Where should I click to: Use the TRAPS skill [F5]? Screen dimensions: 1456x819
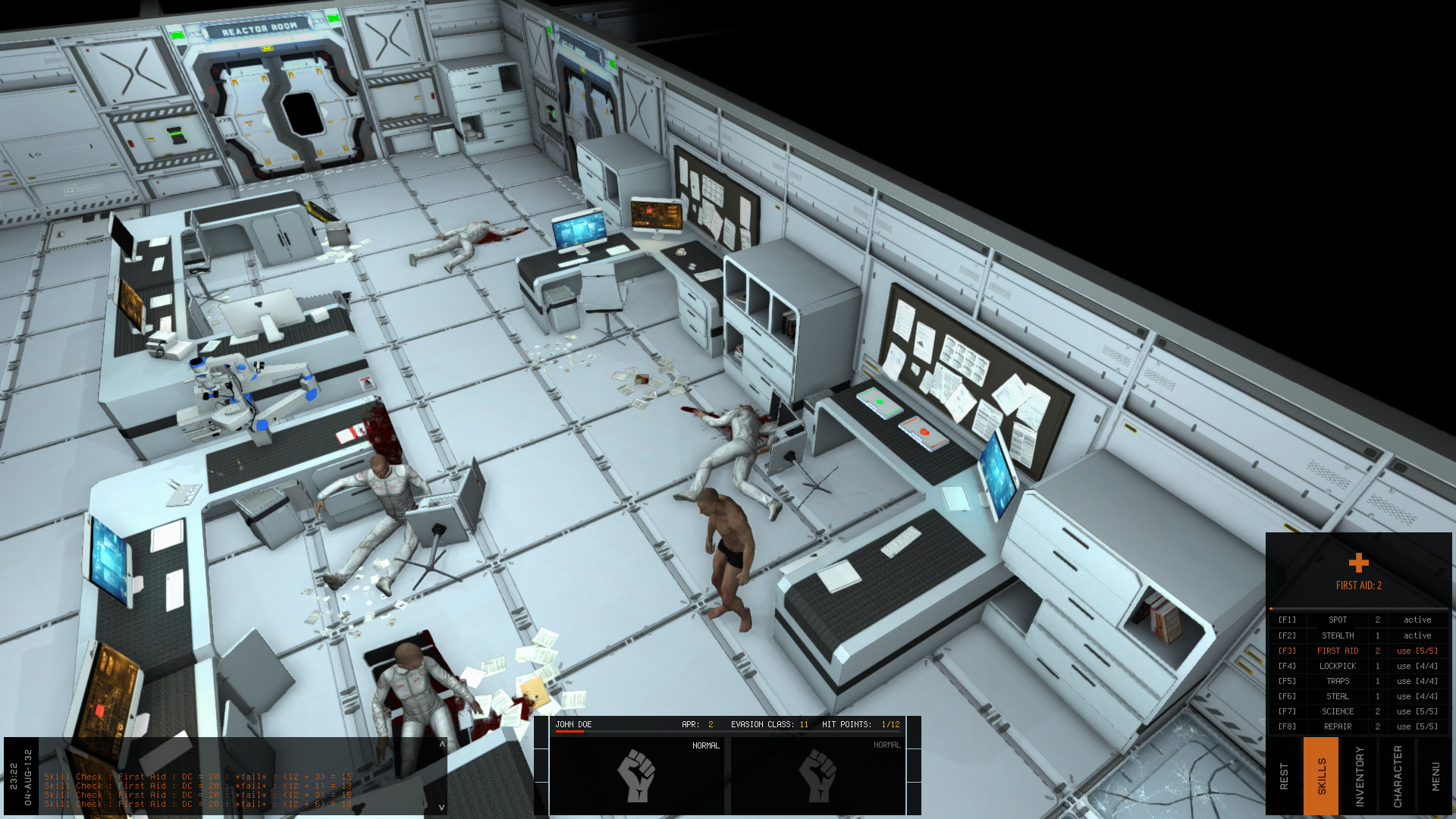[x=1417, y=681]
